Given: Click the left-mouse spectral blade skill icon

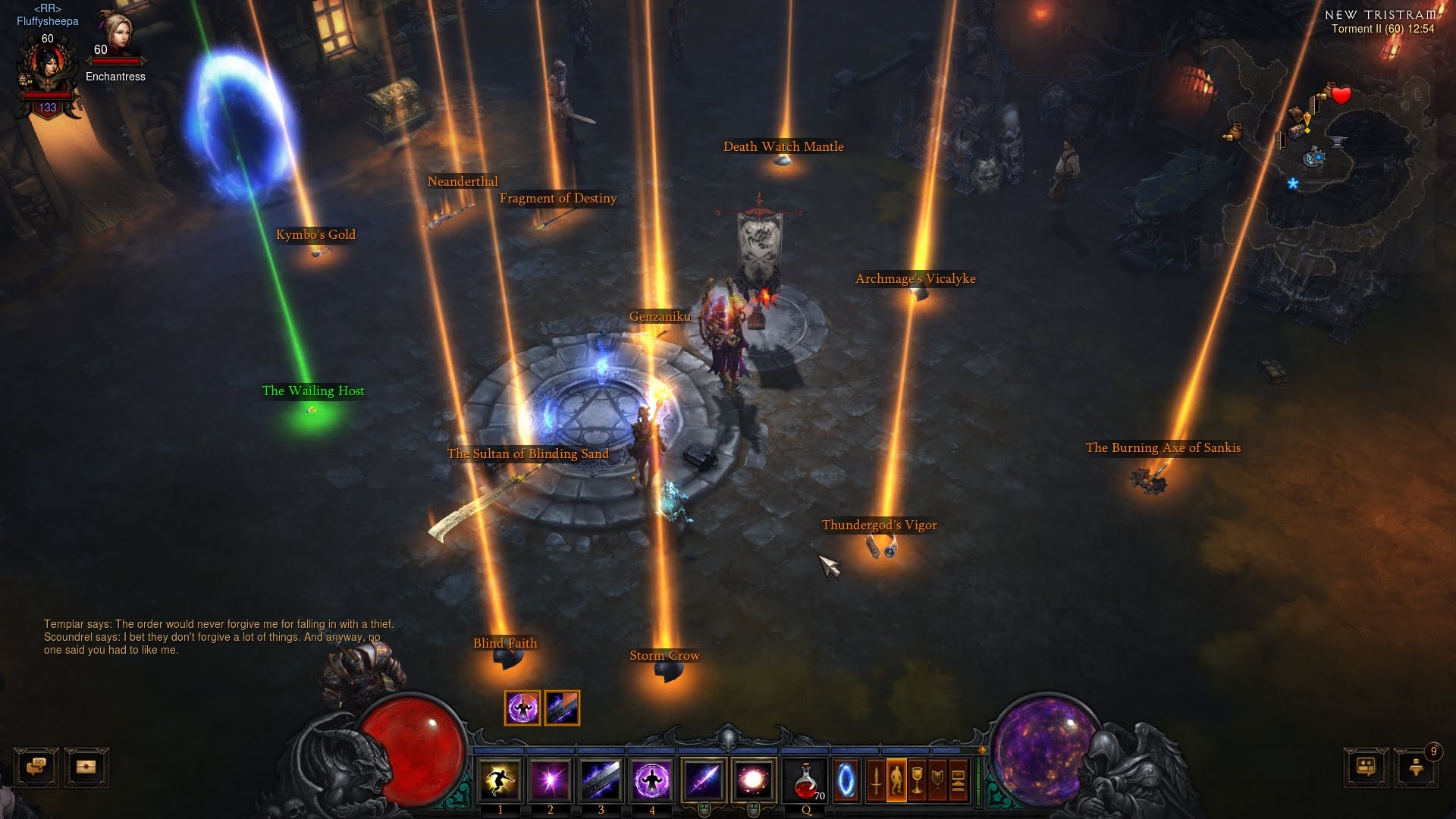Looking at the screenshot, I should [702, 780].
